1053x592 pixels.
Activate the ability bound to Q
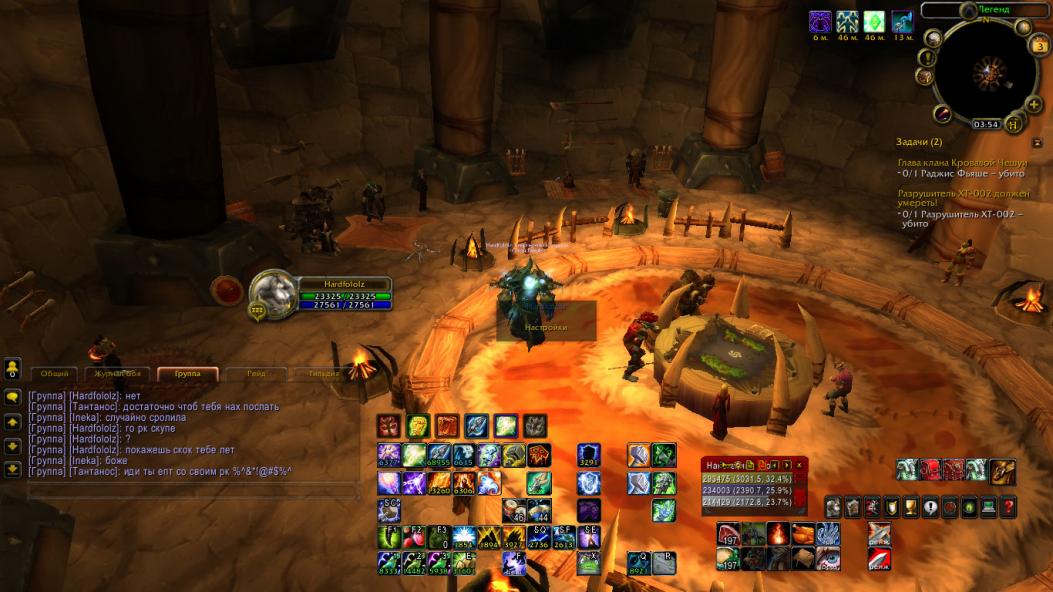click(639, 564)
